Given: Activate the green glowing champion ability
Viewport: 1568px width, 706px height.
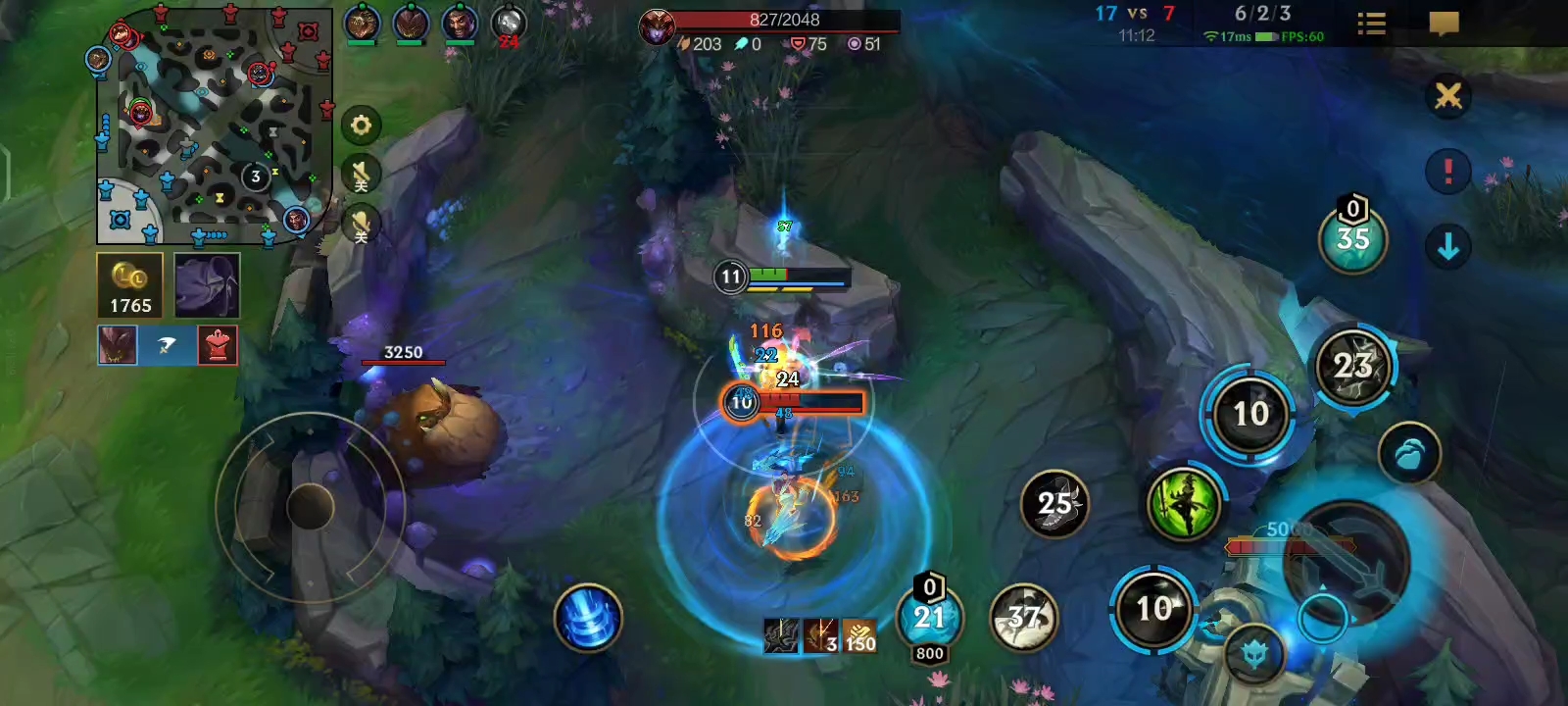Looking at the screenshot, I should pyautogui.click(x=1185, y=504).
